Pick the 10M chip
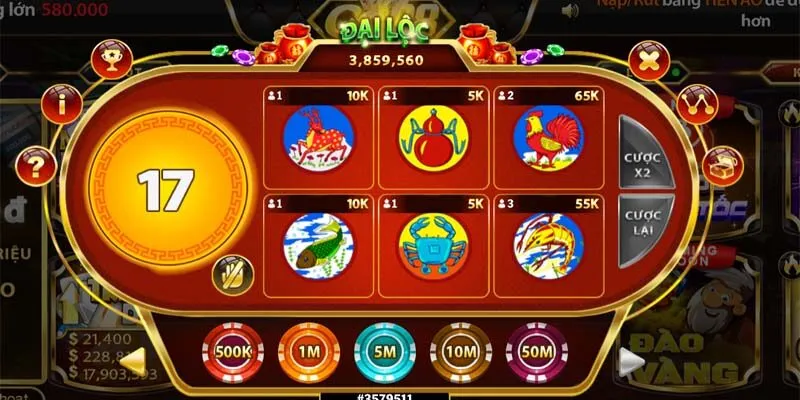800x400 pixels. (461, 352)
